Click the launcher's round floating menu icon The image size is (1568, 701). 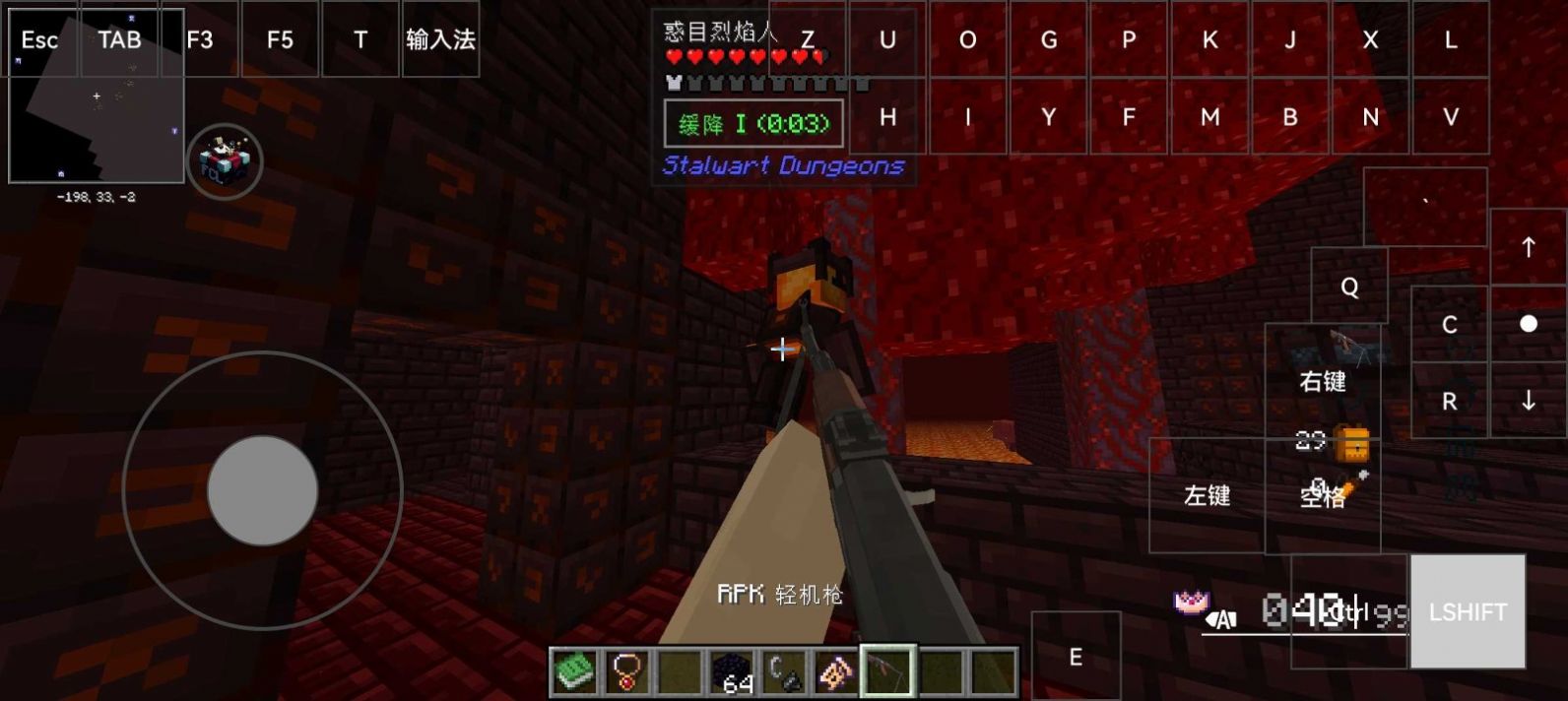[x=225, y=160]
